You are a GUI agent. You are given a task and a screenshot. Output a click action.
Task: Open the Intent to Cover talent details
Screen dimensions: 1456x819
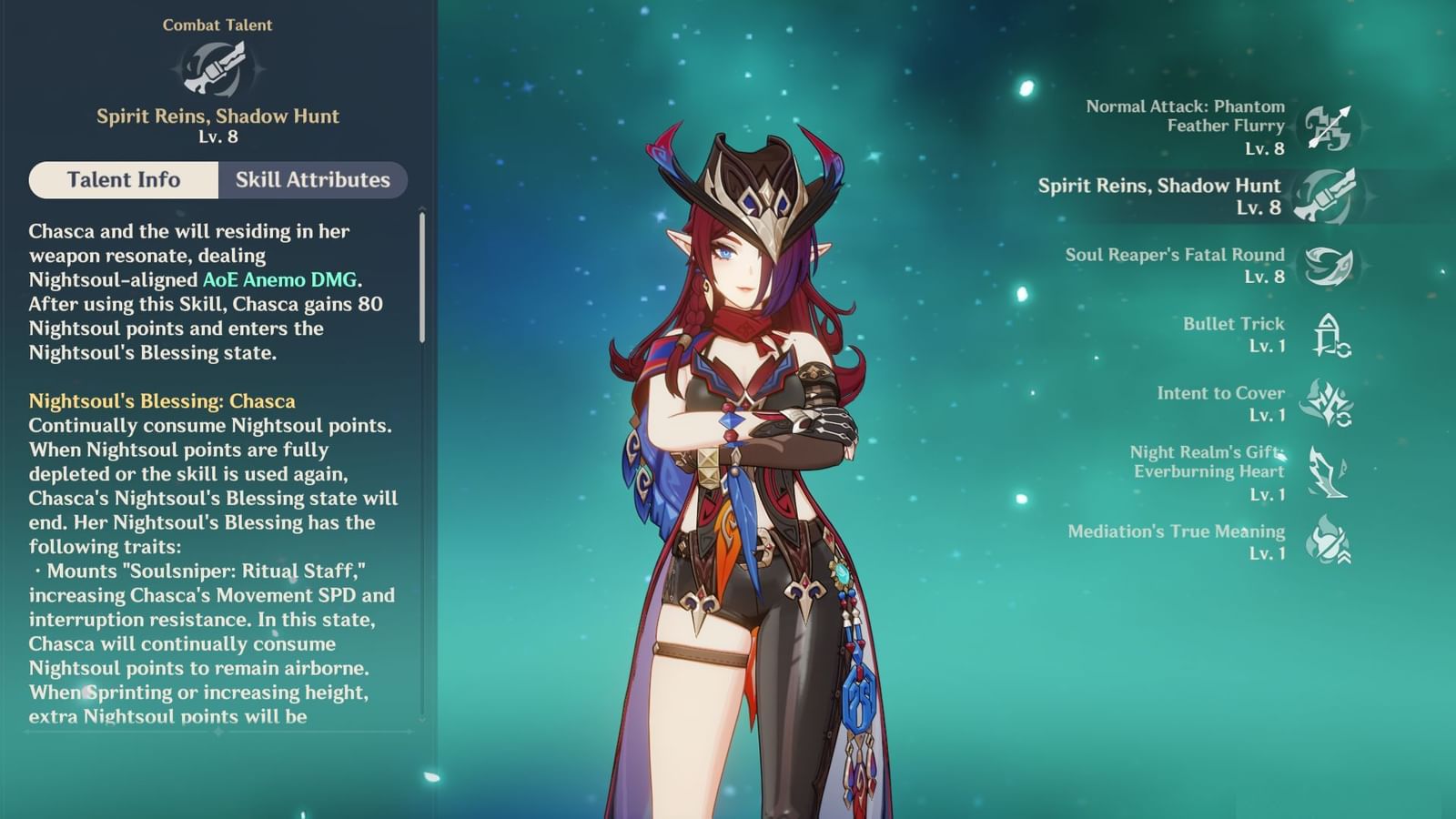(x=1220, y=404)
